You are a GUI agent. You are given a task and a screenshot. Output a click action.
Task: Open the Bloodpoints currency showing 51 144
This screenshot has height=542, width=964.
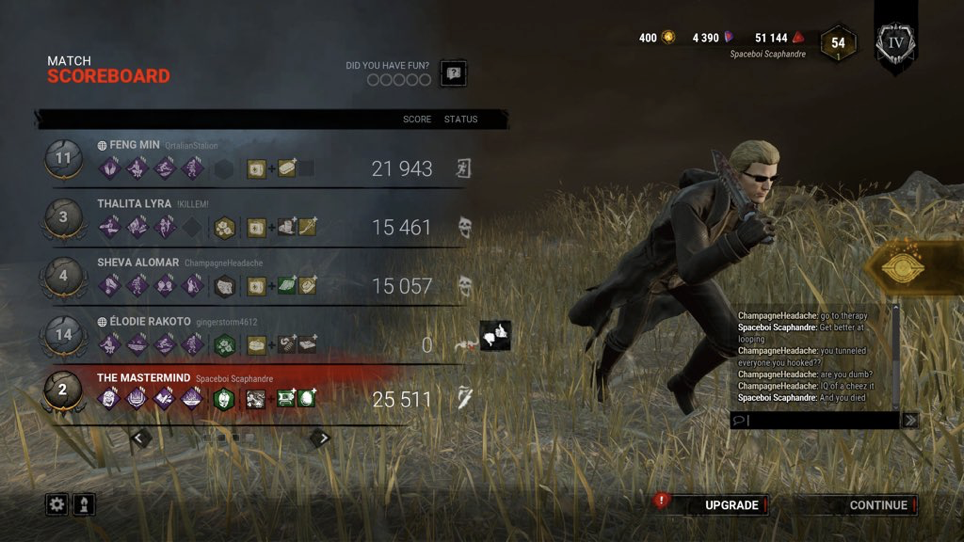pyautogui.click(x=779, y=38)
